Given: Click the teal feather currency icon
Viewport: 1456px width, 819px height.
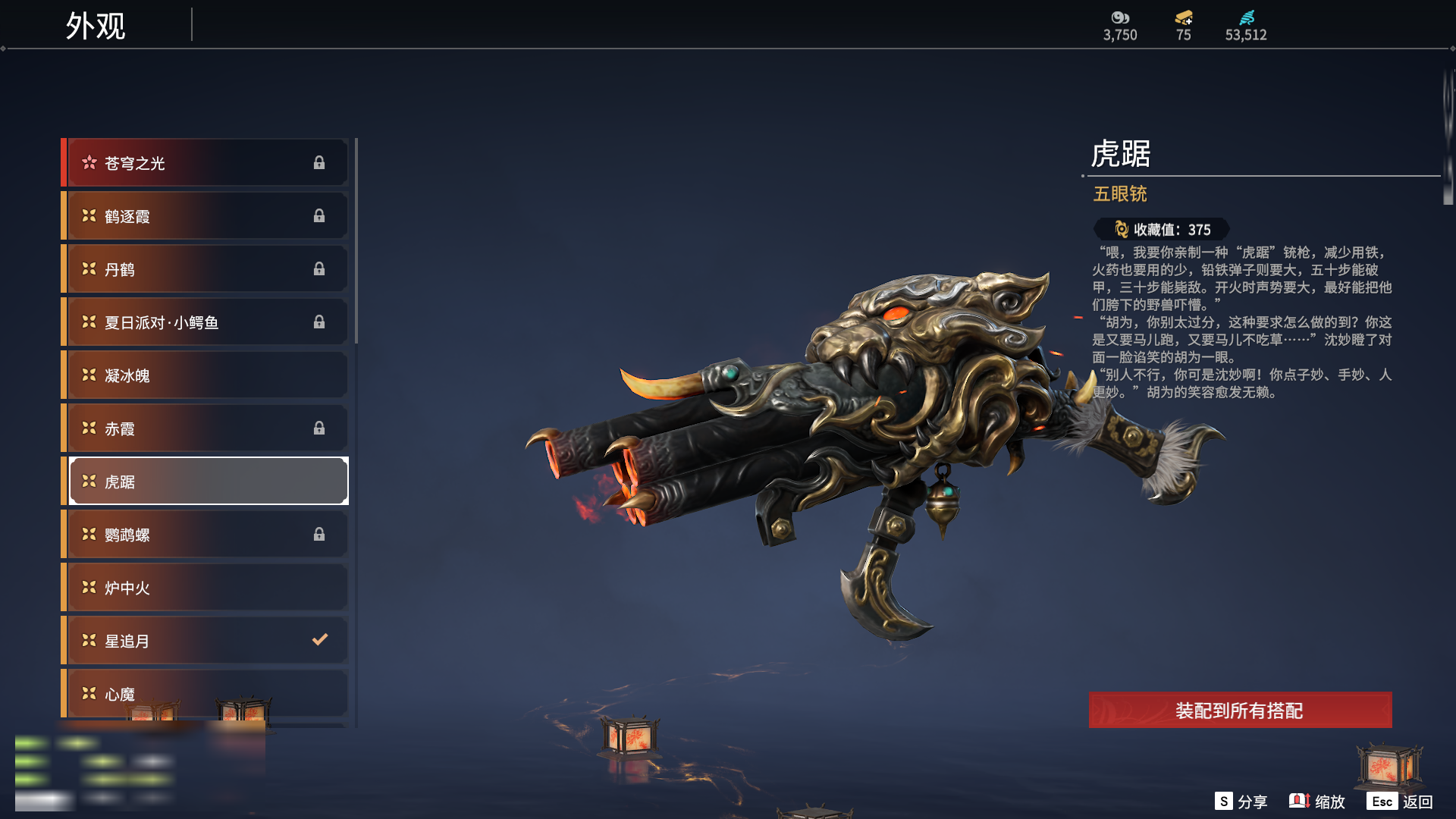Looking at the screenshot, I should click(1247, 17).
